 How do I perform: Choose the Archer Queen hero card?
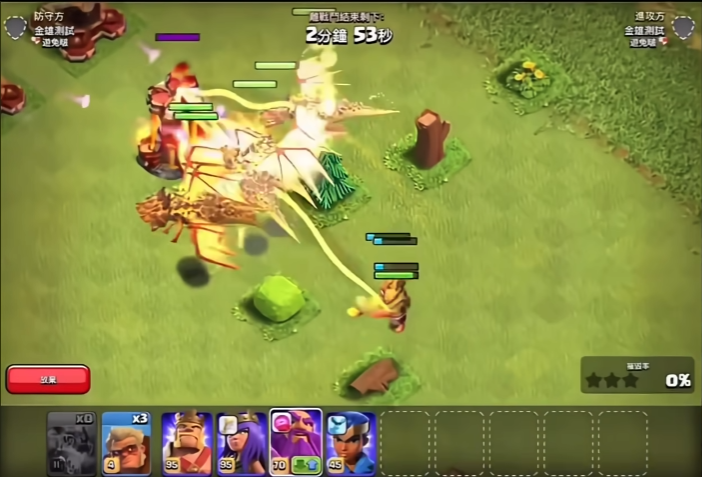point(242,443)
